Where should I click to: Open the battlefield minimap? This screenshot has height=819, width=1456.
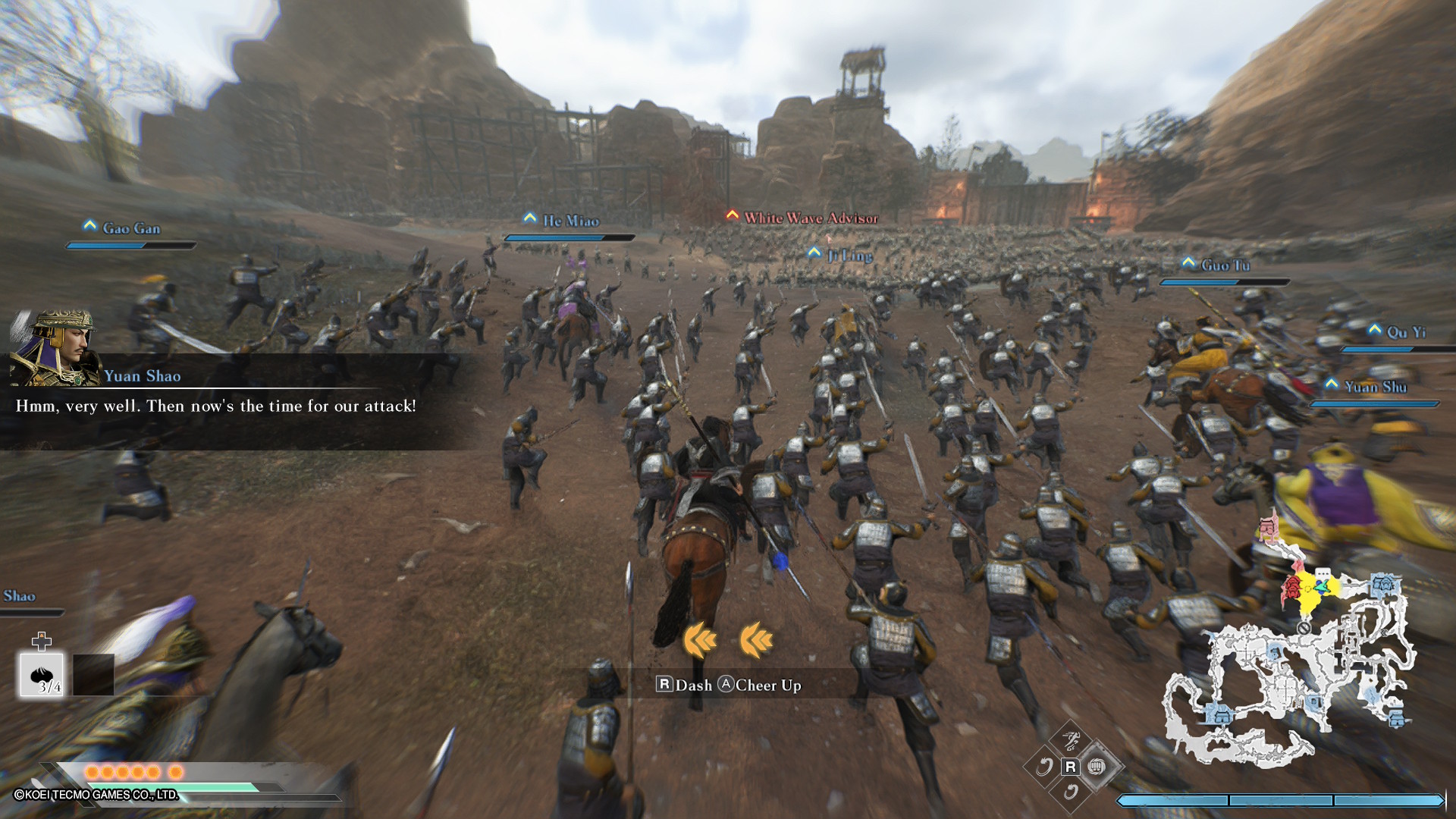(x=1289, y=667)
